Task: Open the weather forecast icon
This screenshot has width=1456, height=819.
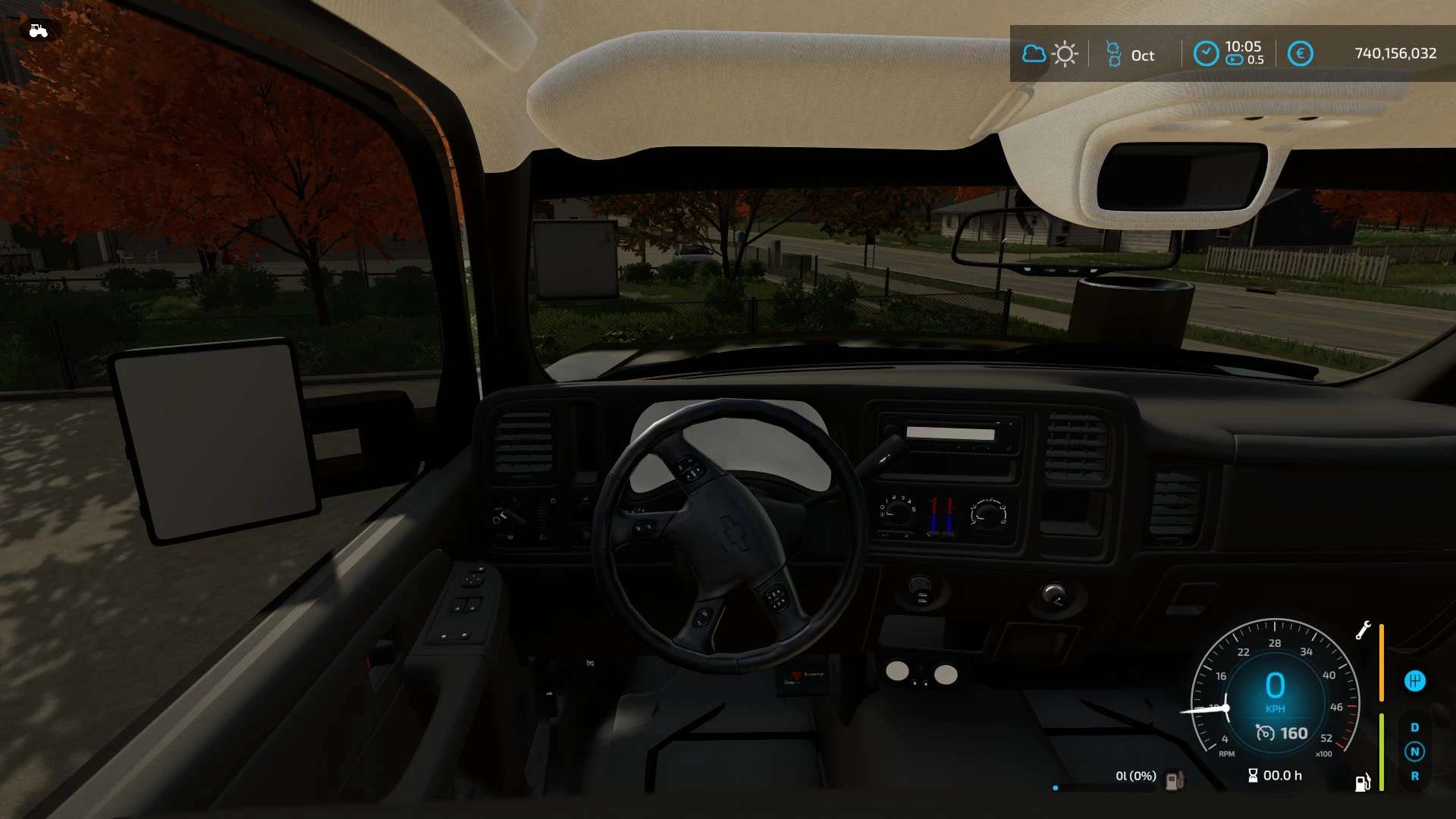Action: pos(1050,55)
